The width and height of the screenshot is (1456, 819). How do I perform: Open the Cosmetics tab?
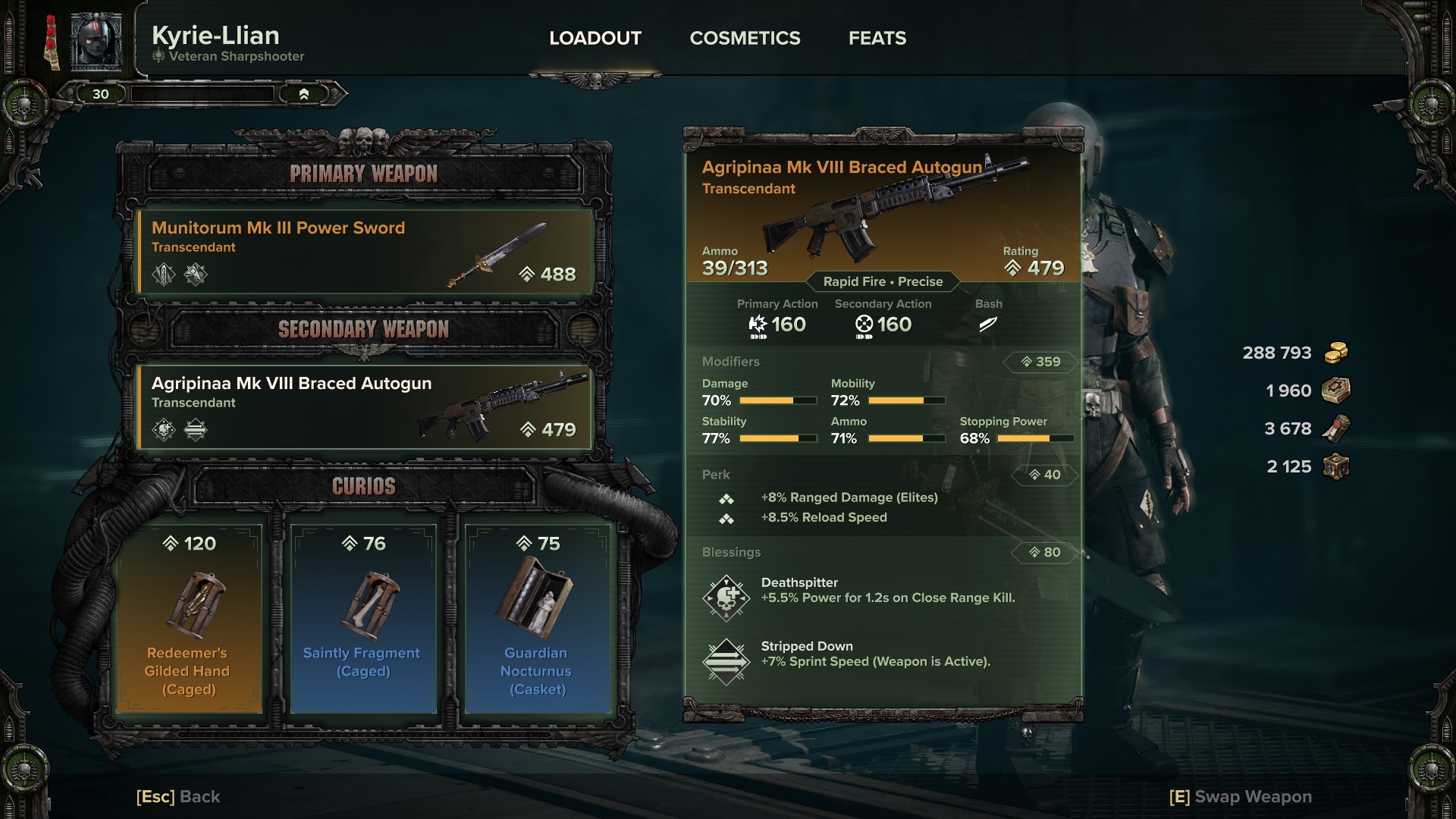pos(745,38)
